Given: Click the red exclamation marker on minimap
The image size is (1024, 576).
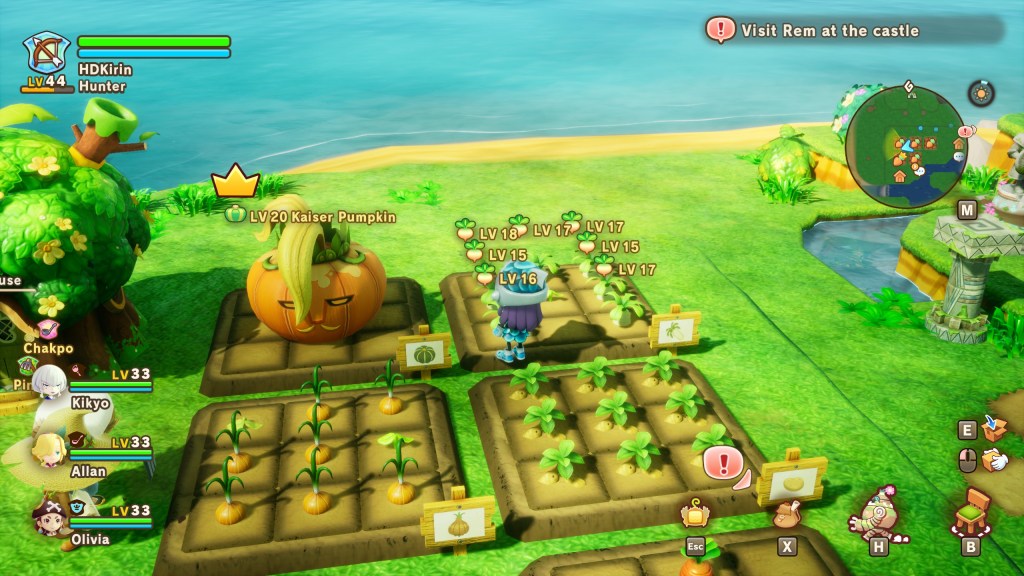Looking at the screenshot, I should pyautogui.click(x=965, y=131).
